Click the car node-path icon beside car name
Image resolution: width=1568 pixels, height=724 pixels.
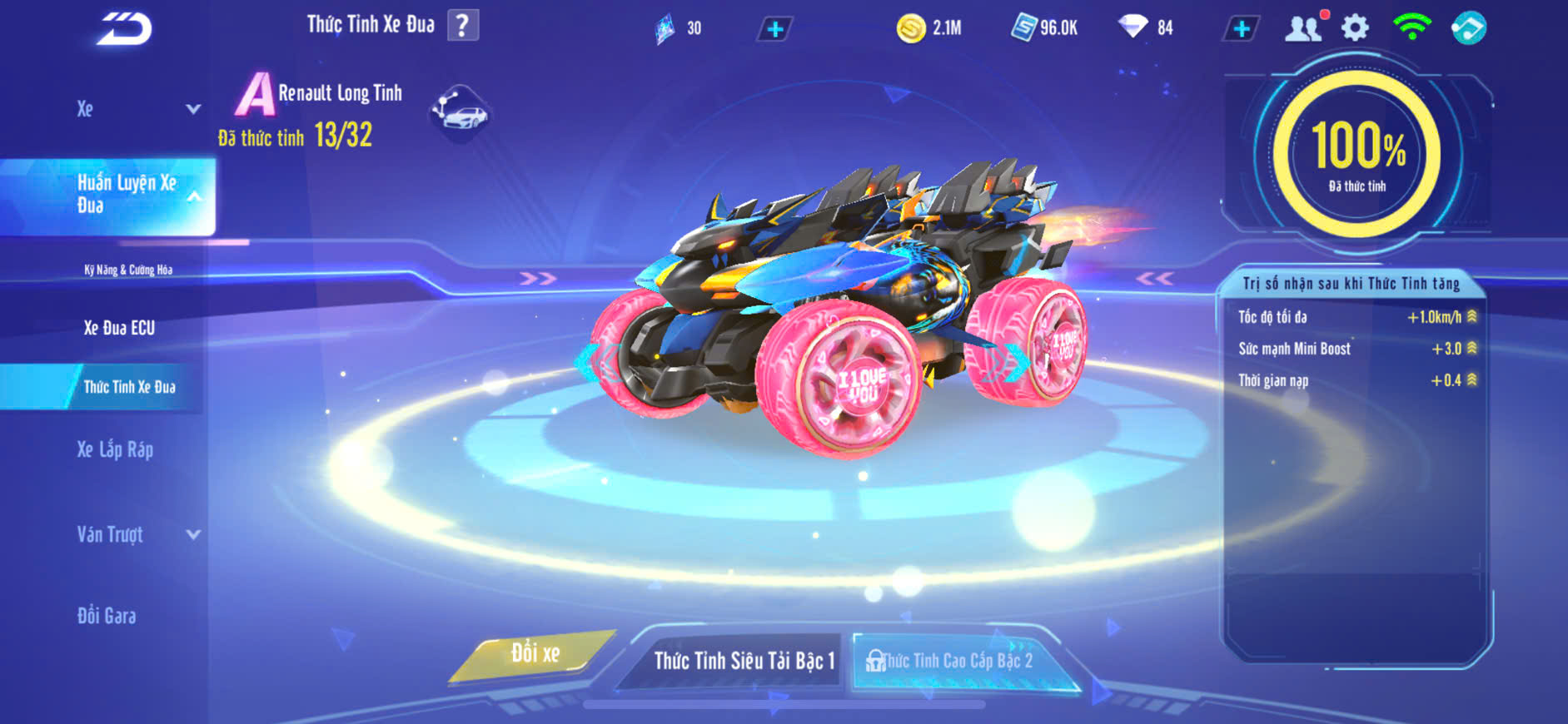coord(460,112)
